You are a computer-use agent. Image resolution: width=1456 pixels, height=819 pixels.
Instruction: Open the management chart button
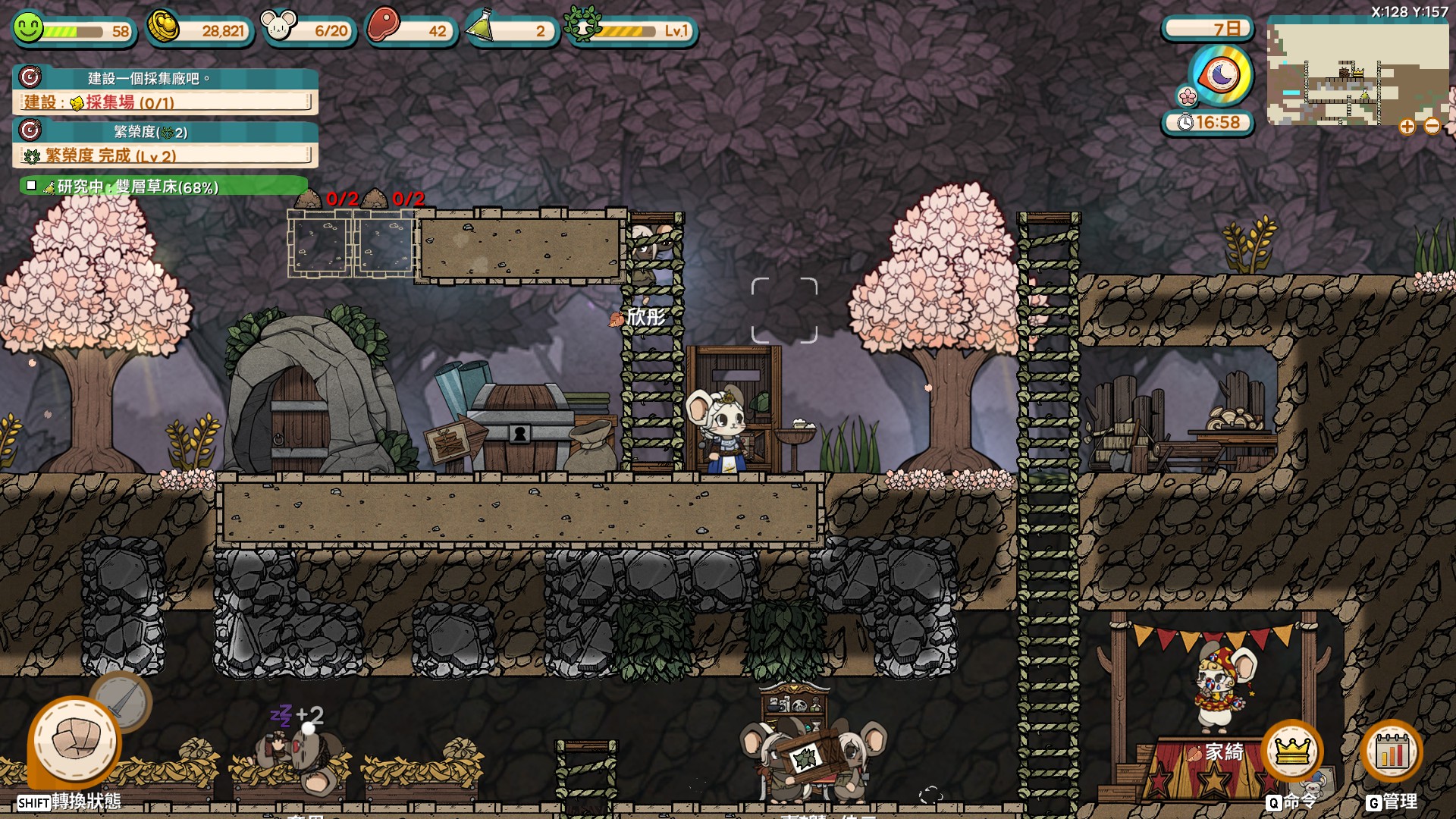pyautogui.click(x=1392, y=751)
